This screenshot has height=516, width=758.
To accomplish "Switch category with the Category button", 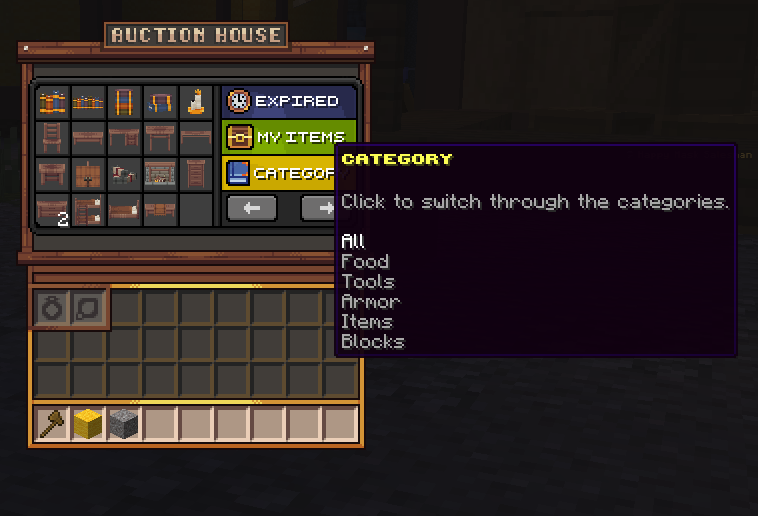I will point(280,173).
